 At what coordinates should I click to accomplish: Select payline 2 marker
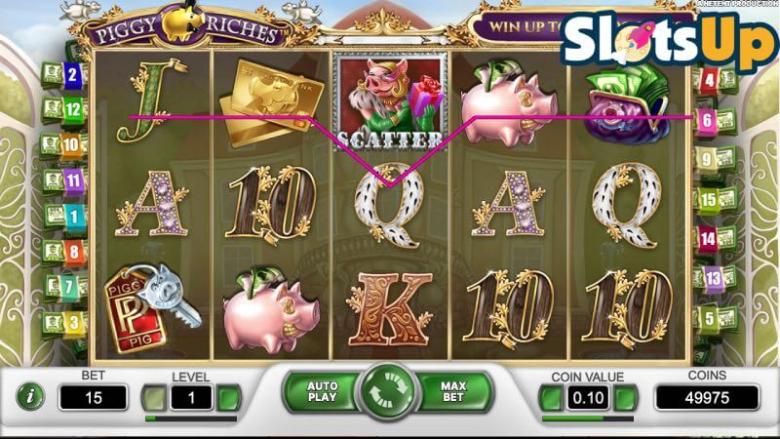pyautogui.click(x=72, y=74)
